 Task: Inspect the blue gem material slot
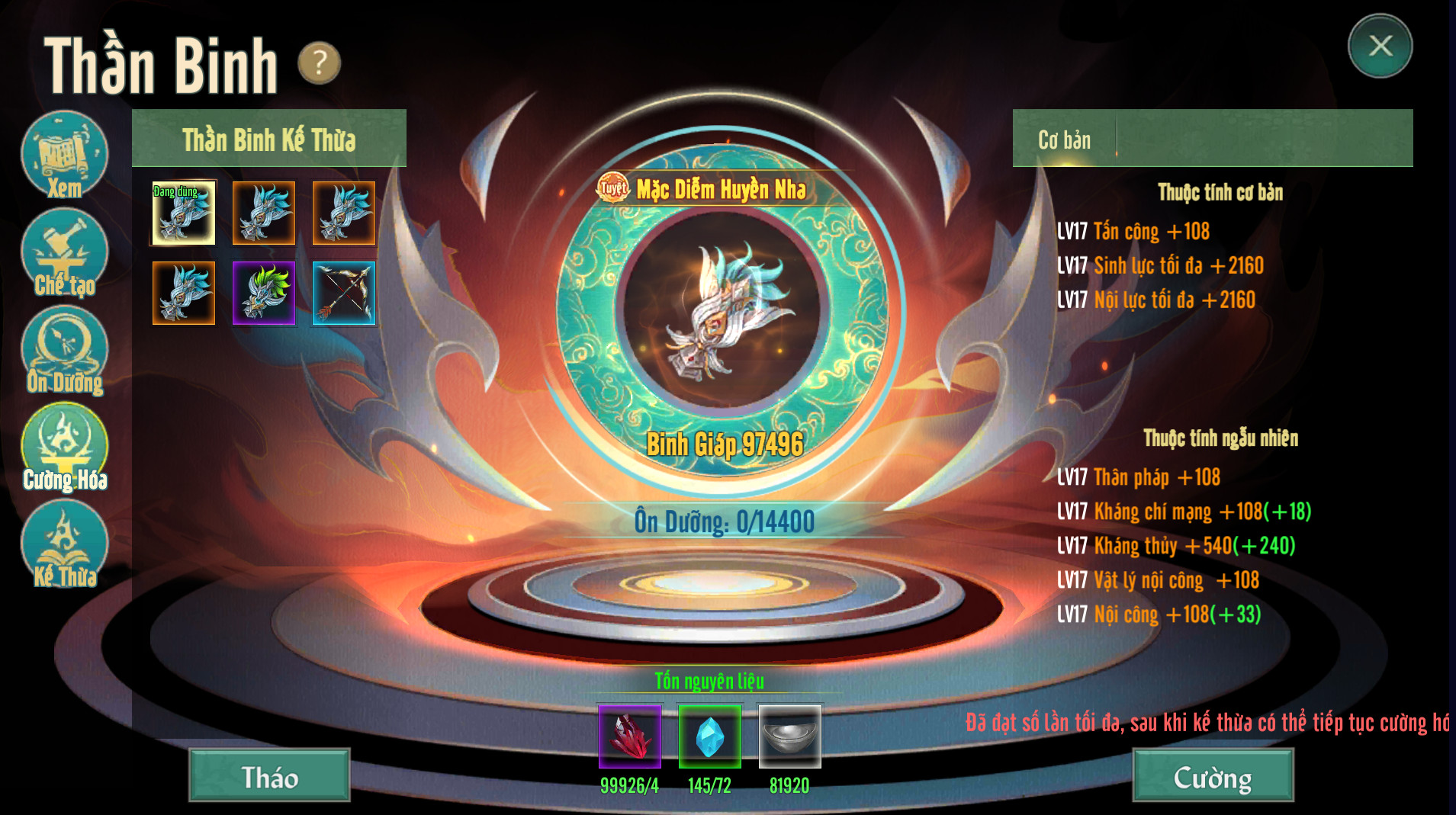pyautogui.click(x=709, y=736)
